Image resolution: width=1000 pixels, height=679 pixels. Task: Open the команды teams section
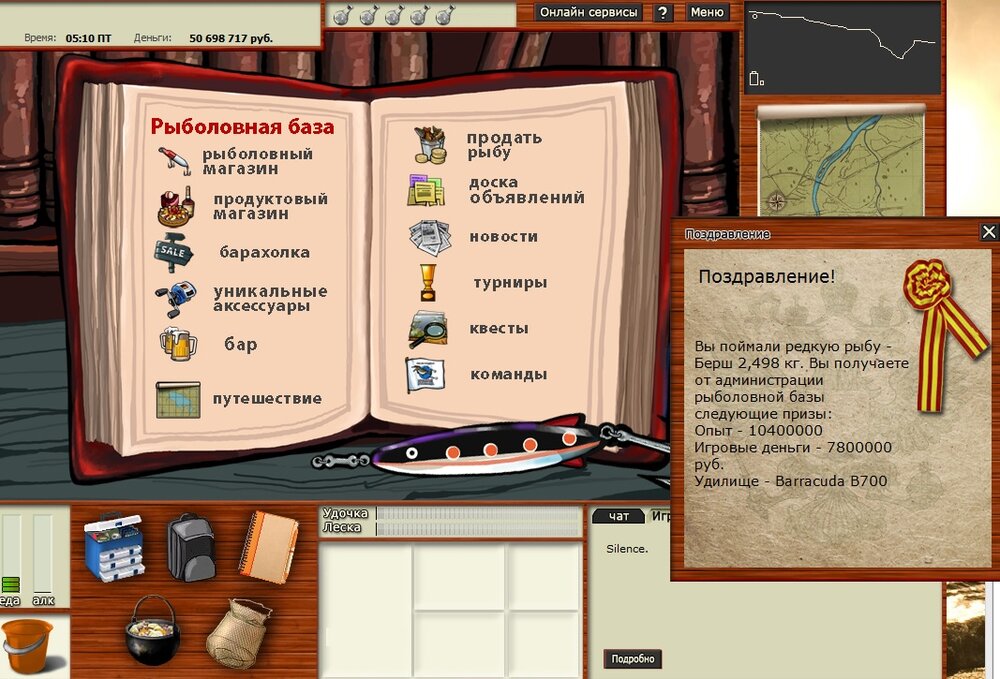coord(508,375)
